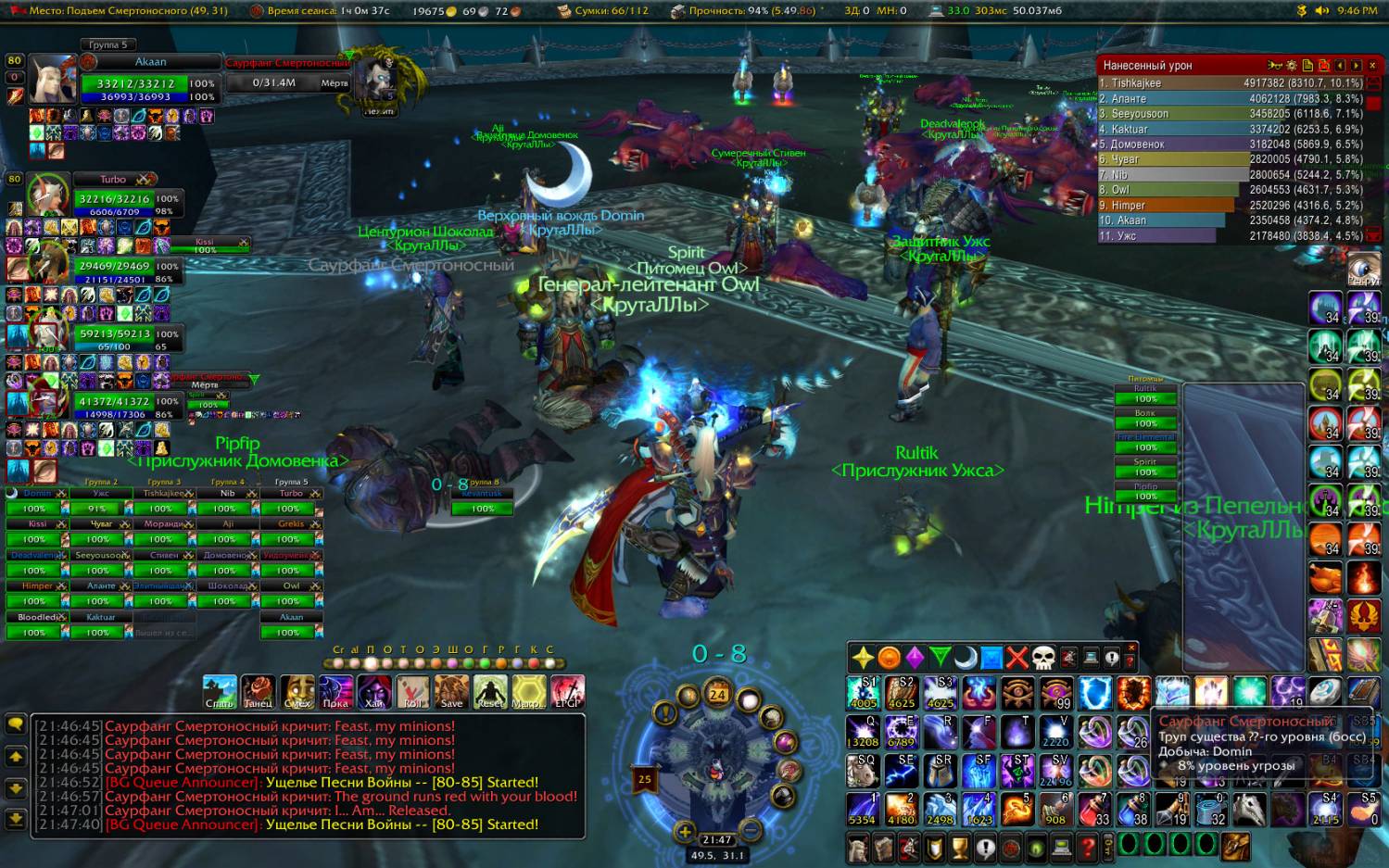
Task: Close the damage meter window
Action: [x=1372, y=66]
